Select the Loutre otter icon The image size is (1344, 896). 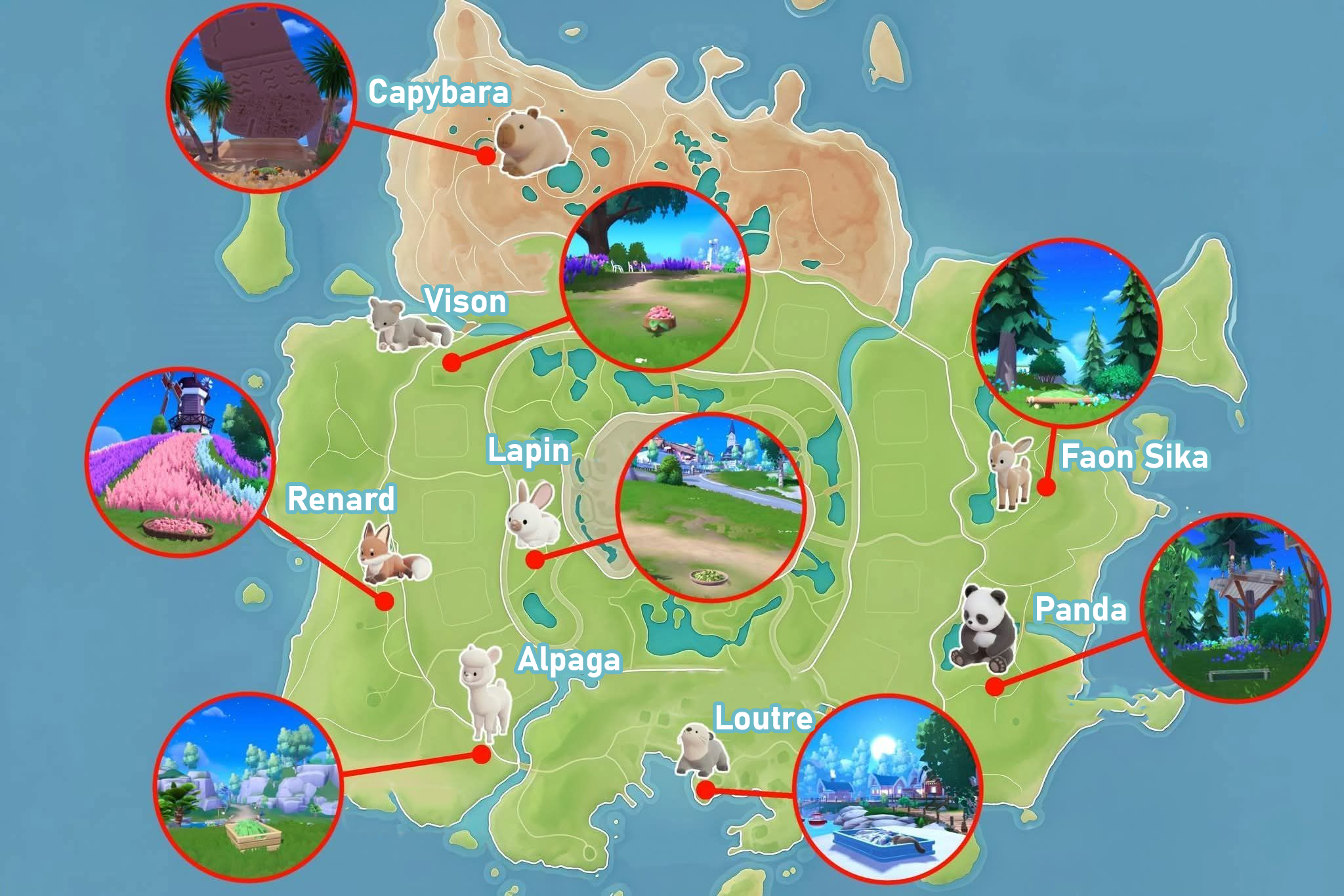pos(702,750)
